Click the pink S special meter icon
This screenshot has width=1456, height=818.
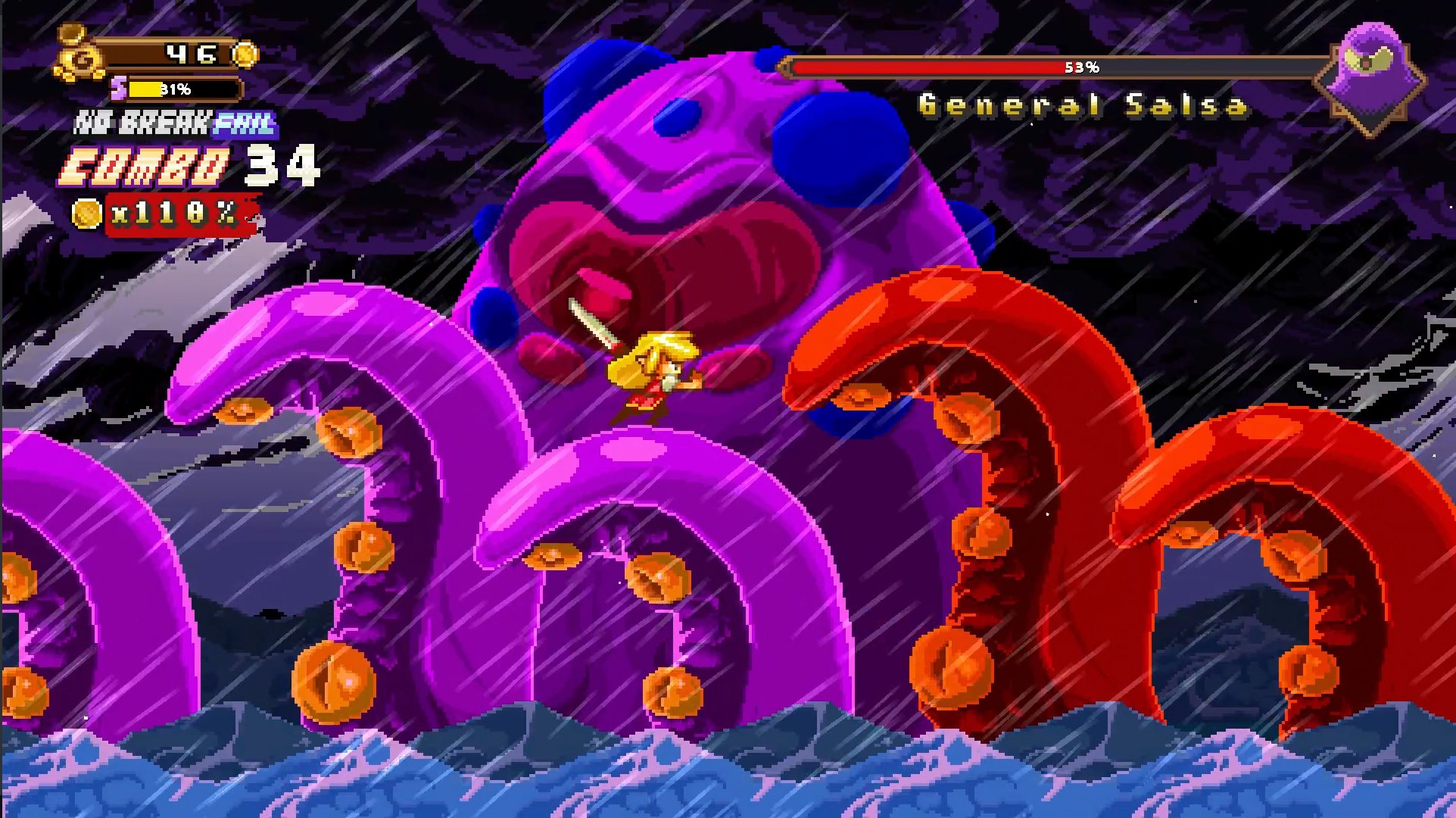point(119,89)
